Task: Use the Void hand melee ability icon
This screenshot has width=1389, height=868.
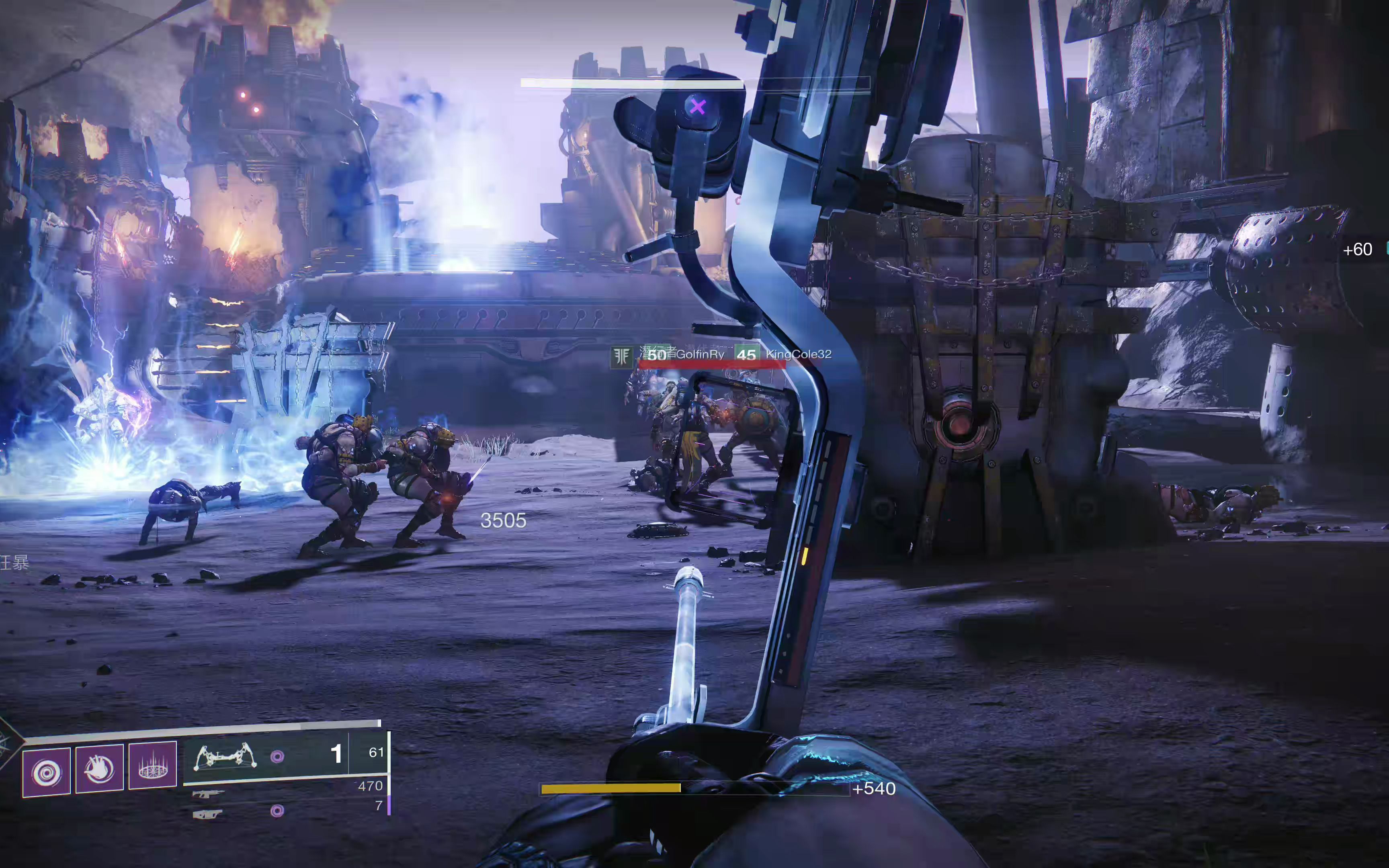Action: point(99,768)
